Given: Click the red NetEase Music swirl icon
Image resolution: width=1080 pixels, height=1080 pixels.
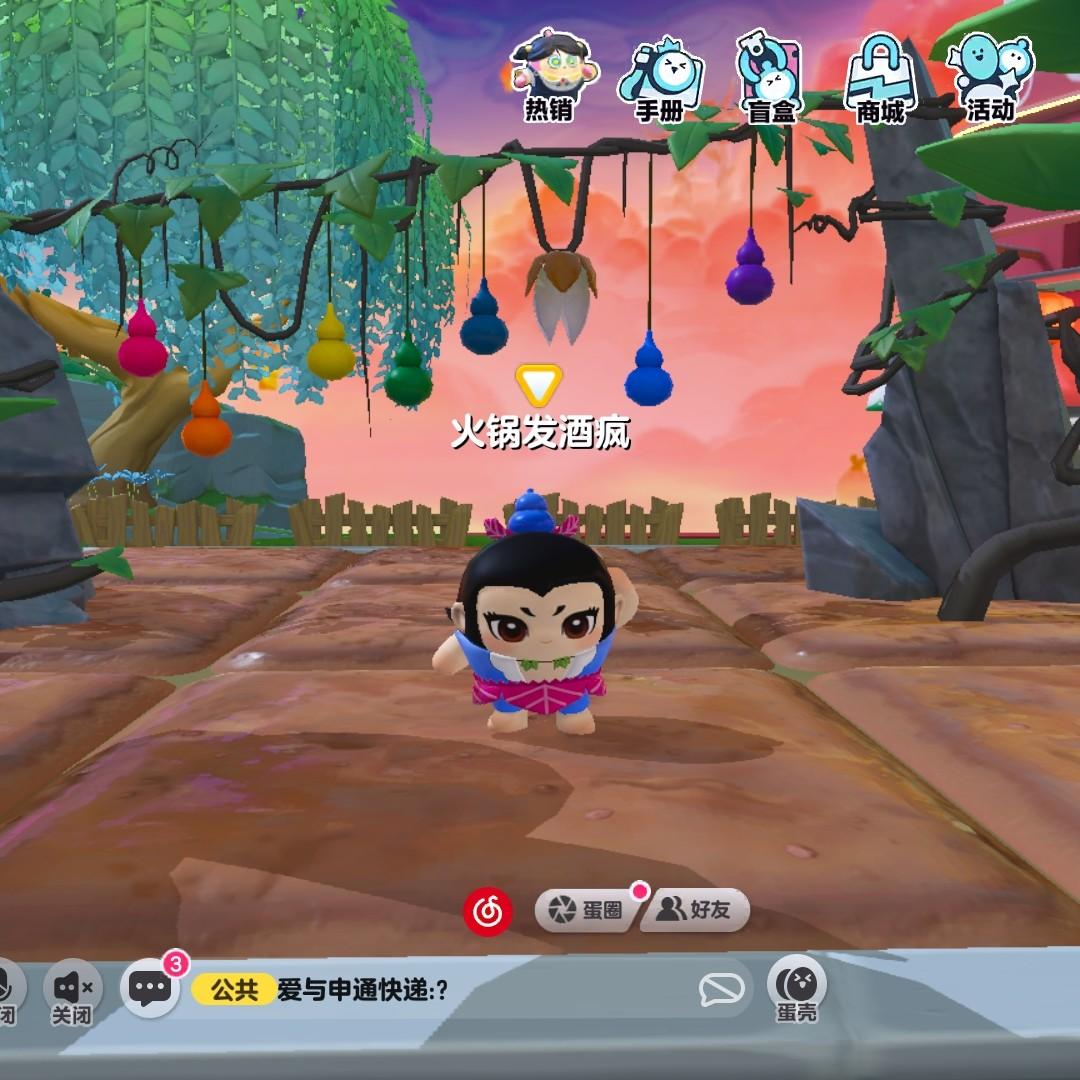Looking at the screenshot, I should click(x=488, y=910).
